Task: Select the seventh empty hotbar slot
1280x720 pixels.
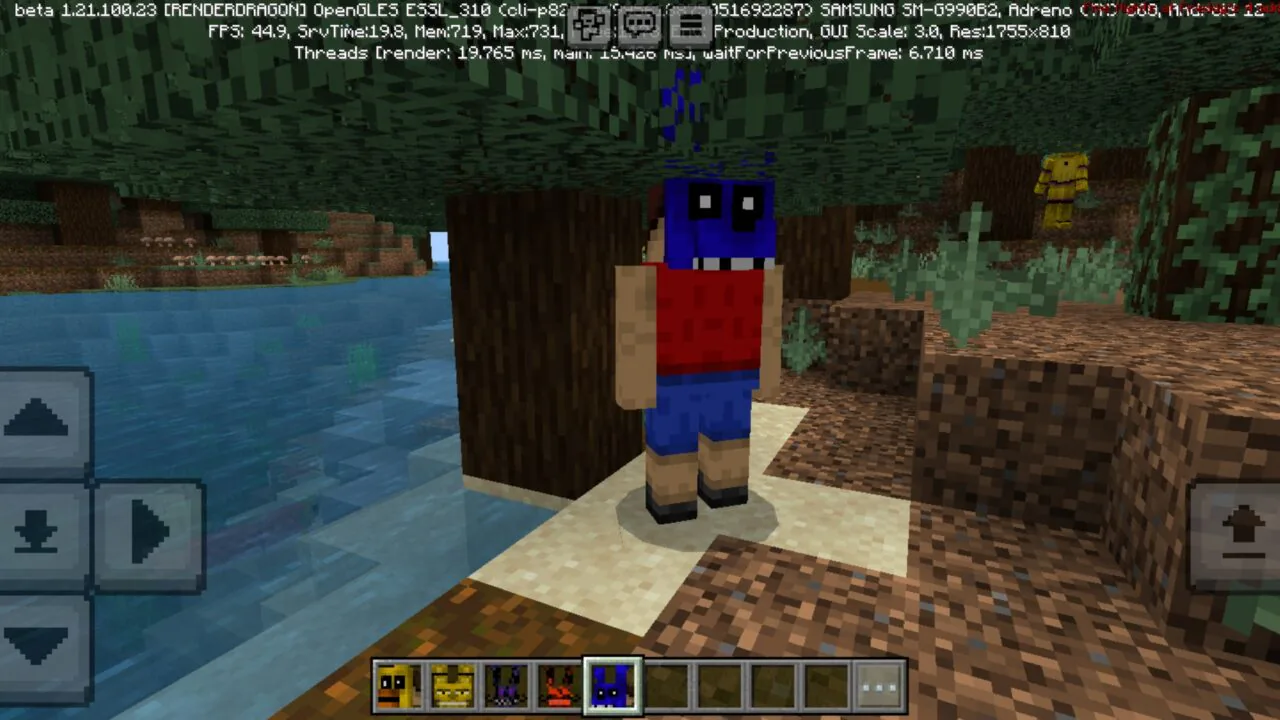Action: pos(720,684)
